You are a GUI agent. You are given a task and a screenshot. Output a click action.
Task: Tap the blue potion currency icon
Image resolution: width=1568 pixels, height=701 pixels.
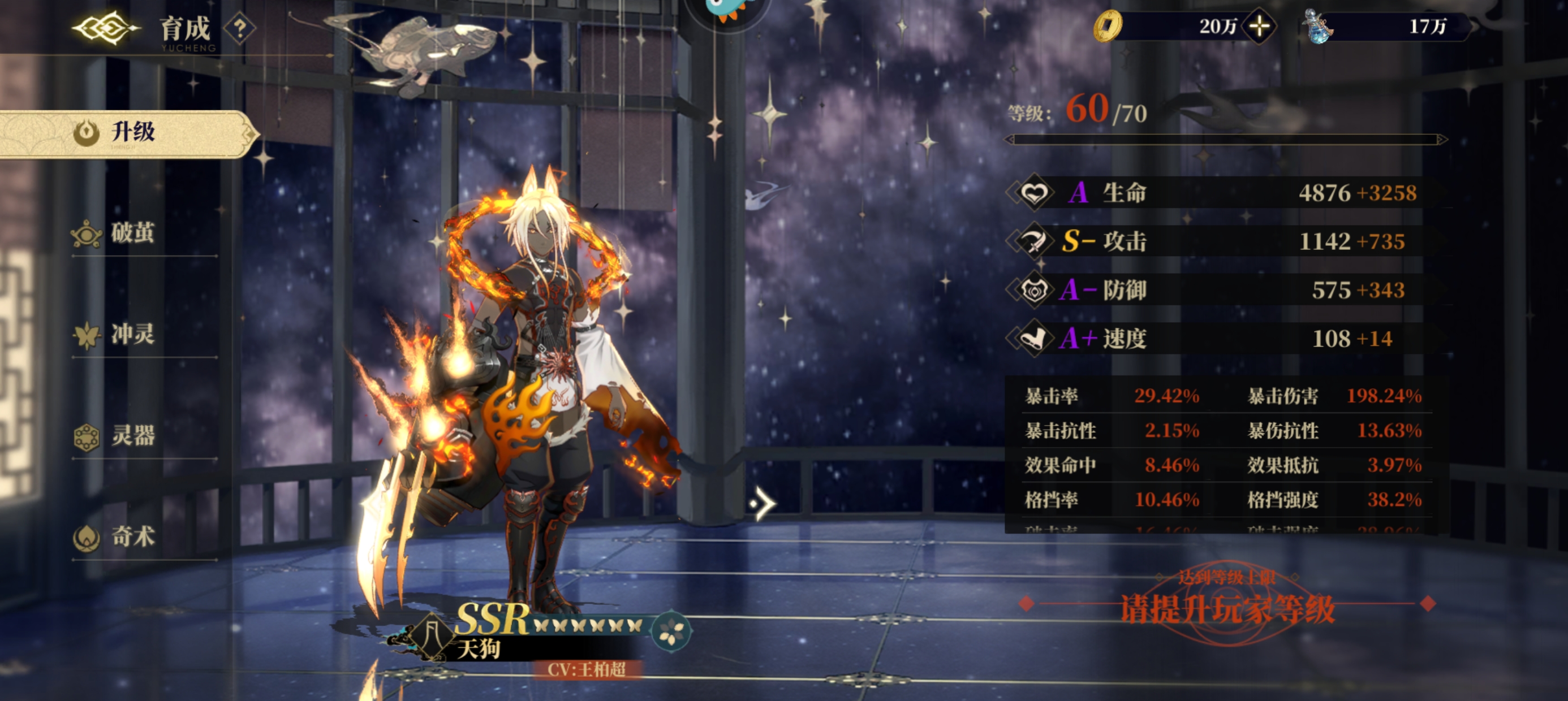pos(1318,27)
